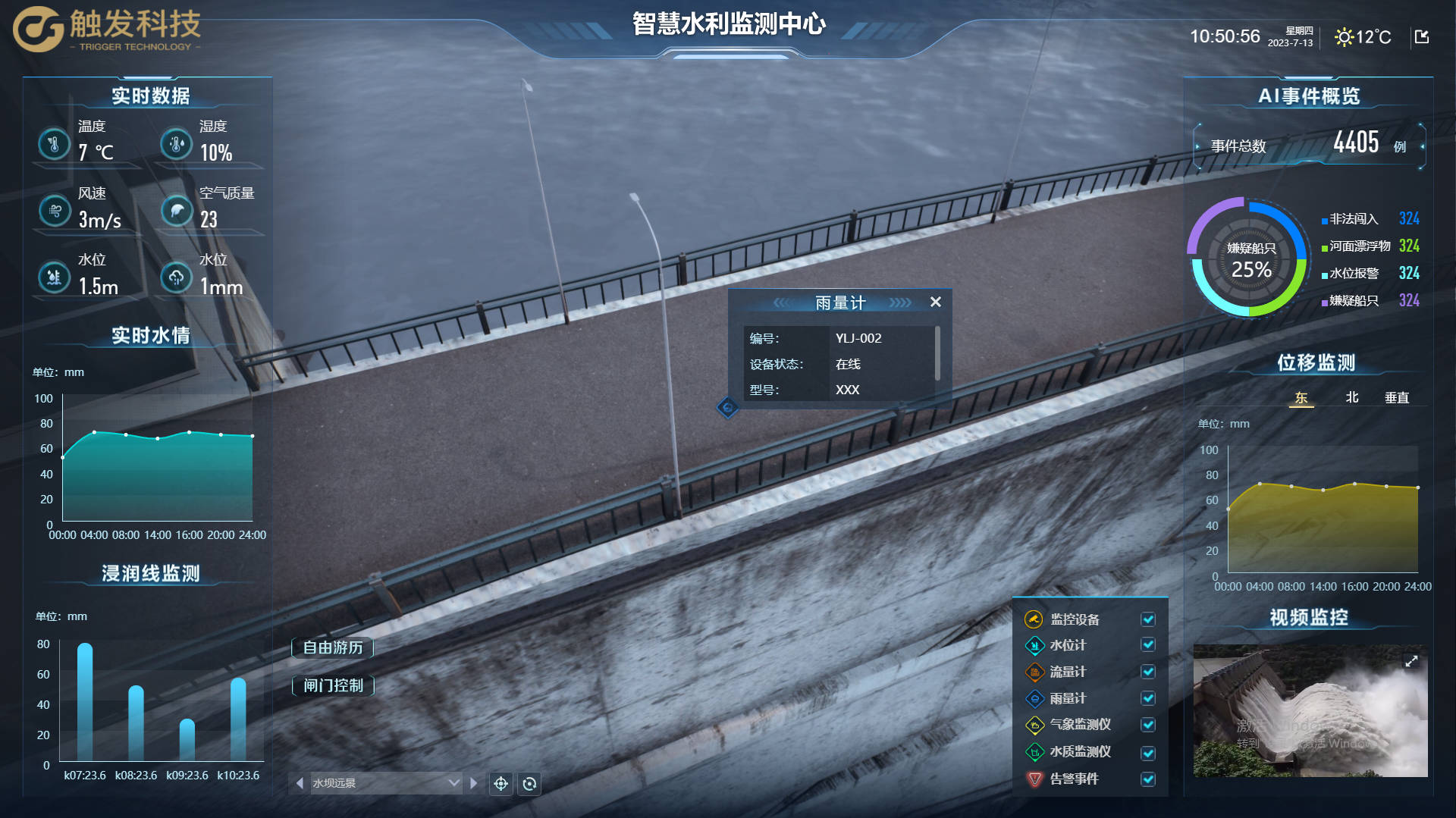Close the 雨量计 info popup
The height and width of the screenshot is (818, 1456).
pos(936,302)
